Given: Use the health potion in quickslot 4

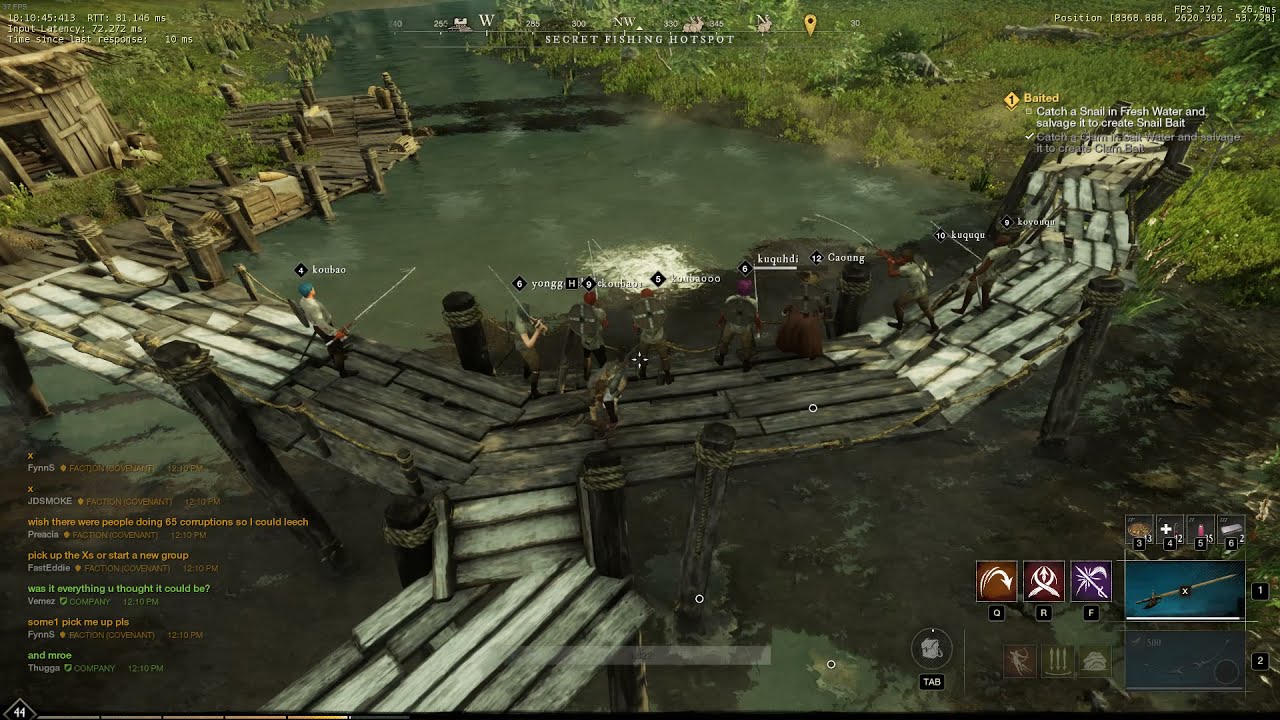Looking at the screenshot, I should (1168, 530).
